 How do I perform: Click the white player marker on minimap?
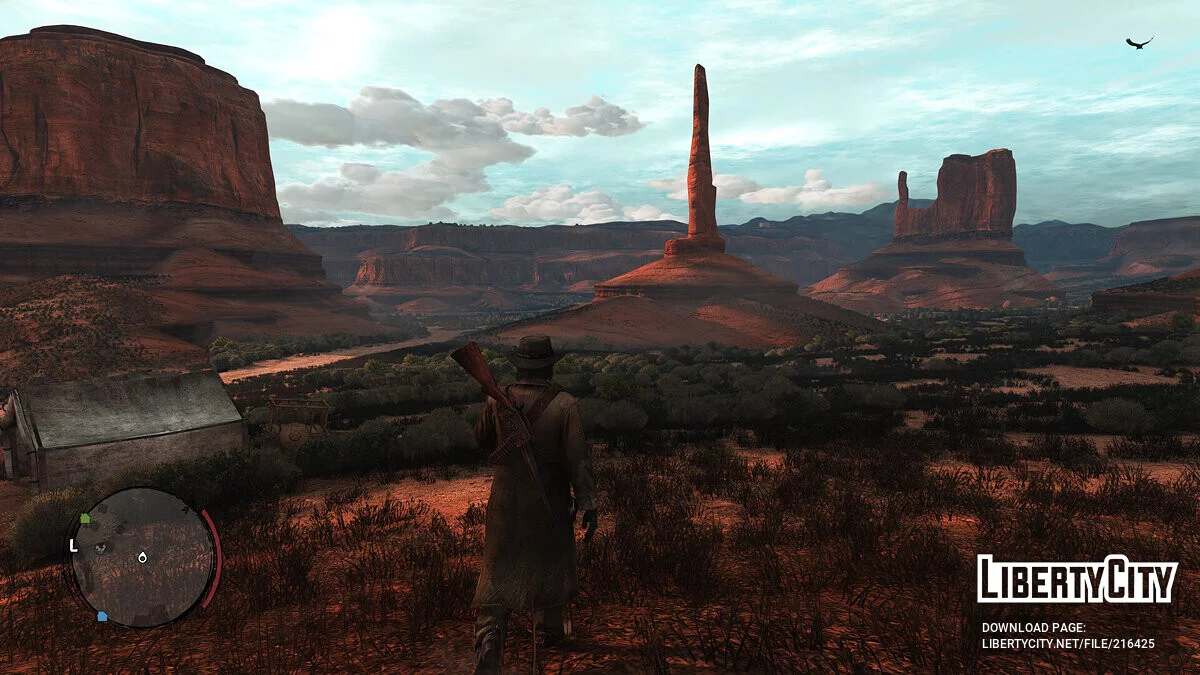point(142,557)
